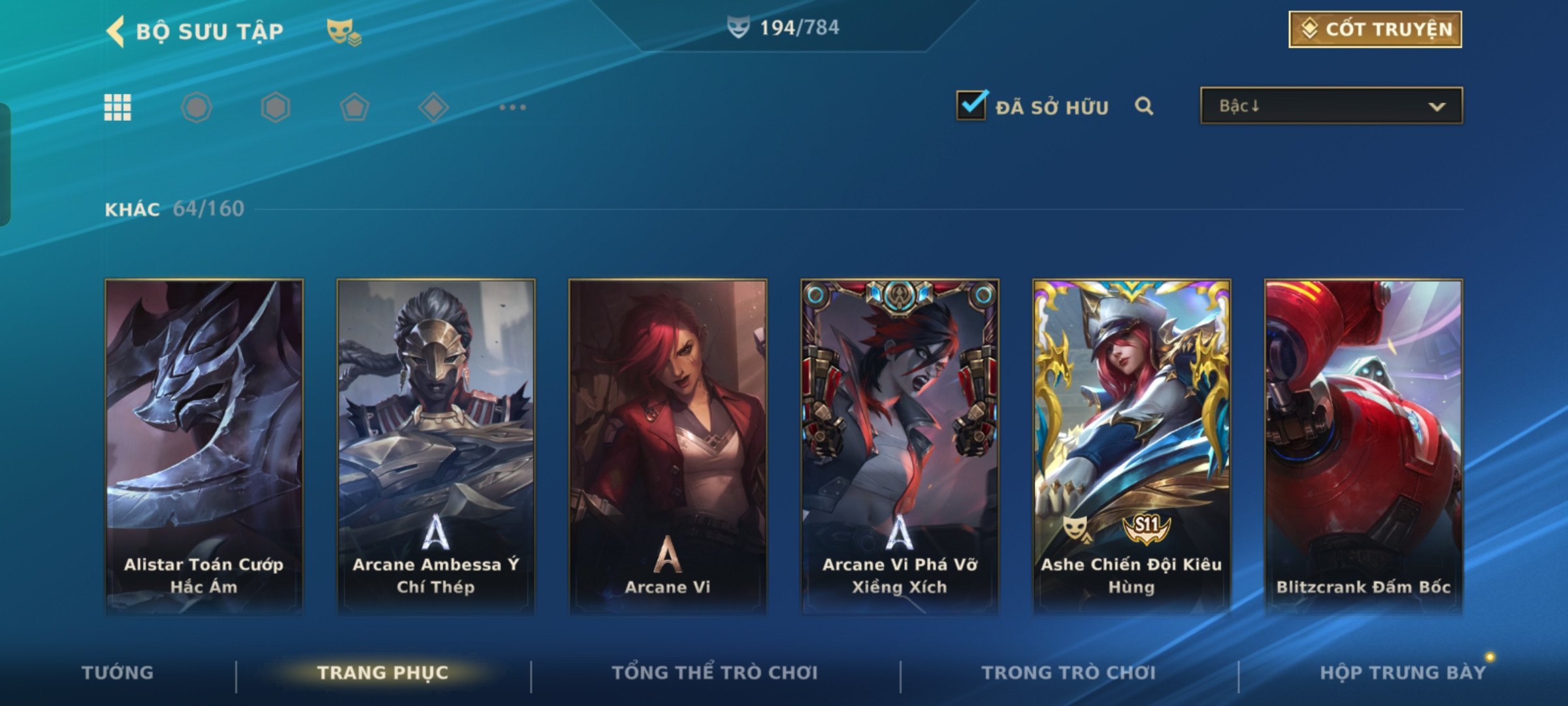Open Alistar Toán Cướp Hắc Ám skin

coord(204,447)
